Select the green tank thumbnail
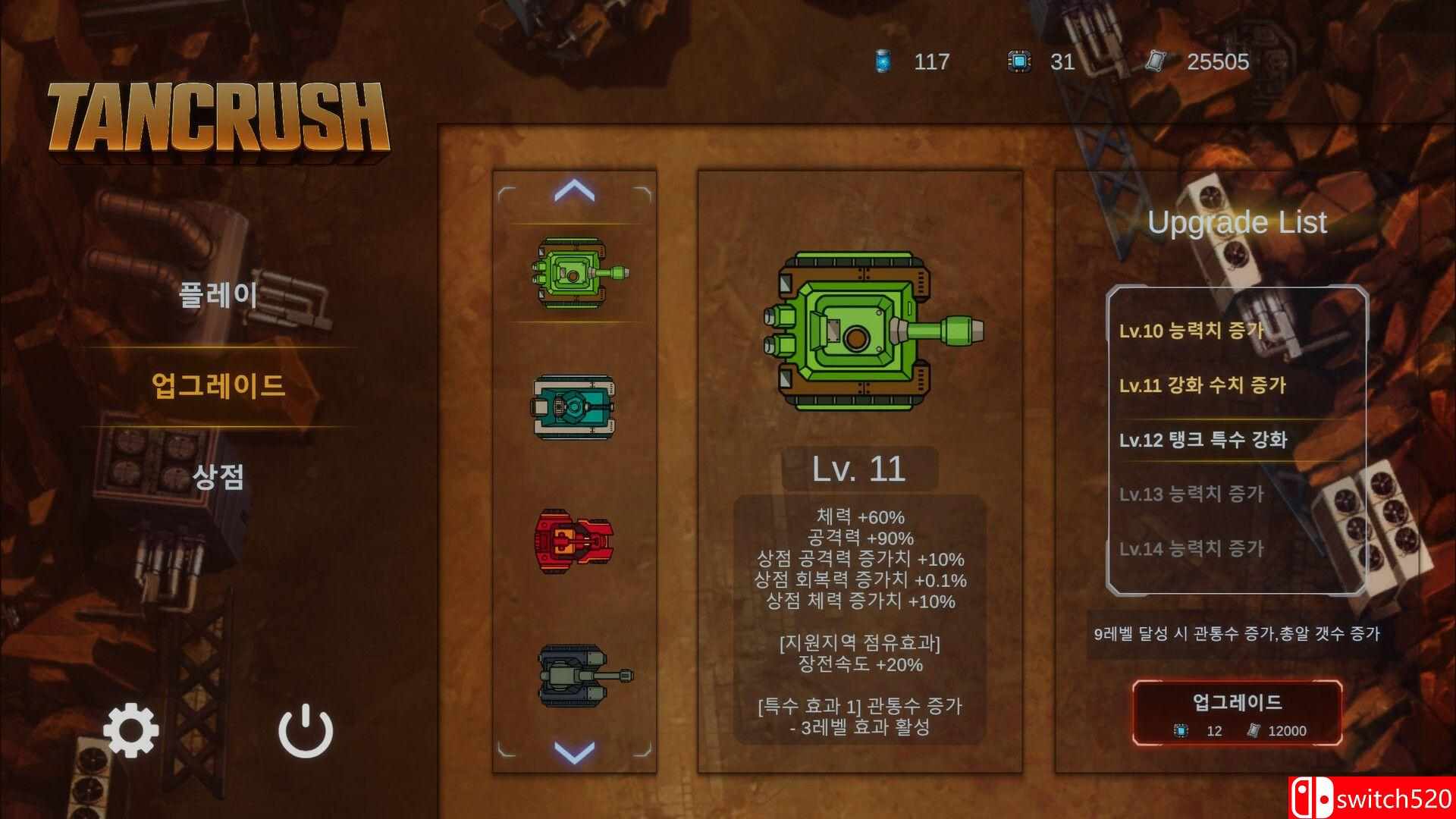 click(575, 273)
